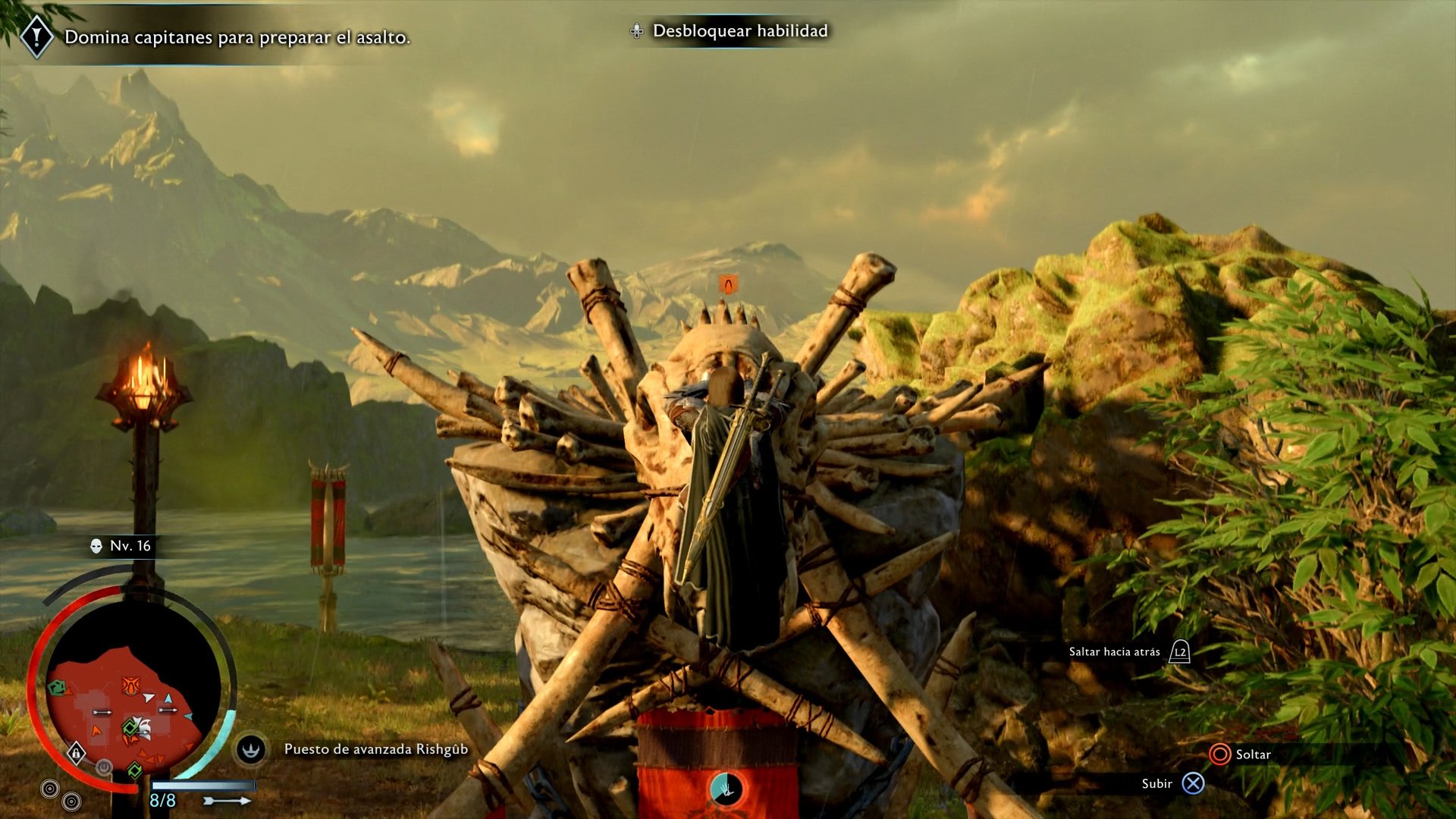Select the orange fortress marker on the minimap
1456x819 pixels.
(x=130, y=686)
